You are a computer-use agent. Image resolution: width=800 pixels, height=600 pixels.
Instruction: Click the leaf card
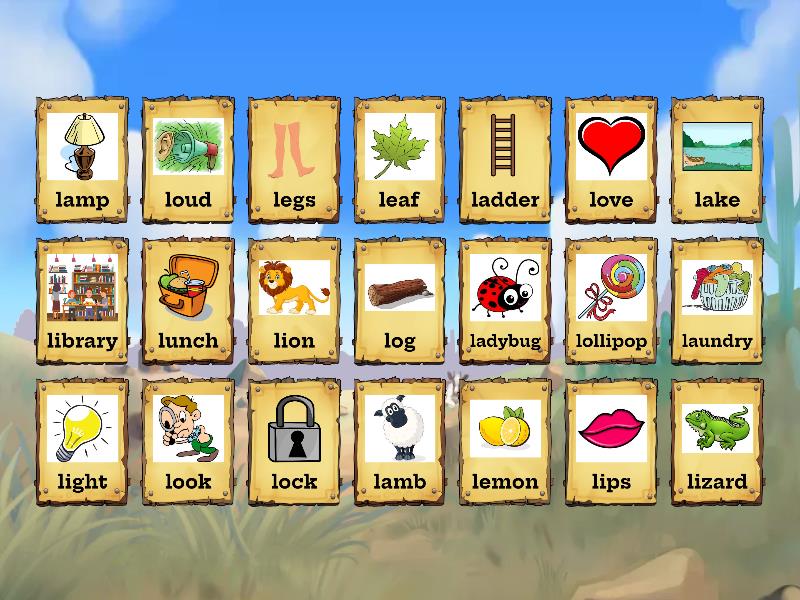coord(400,160)
